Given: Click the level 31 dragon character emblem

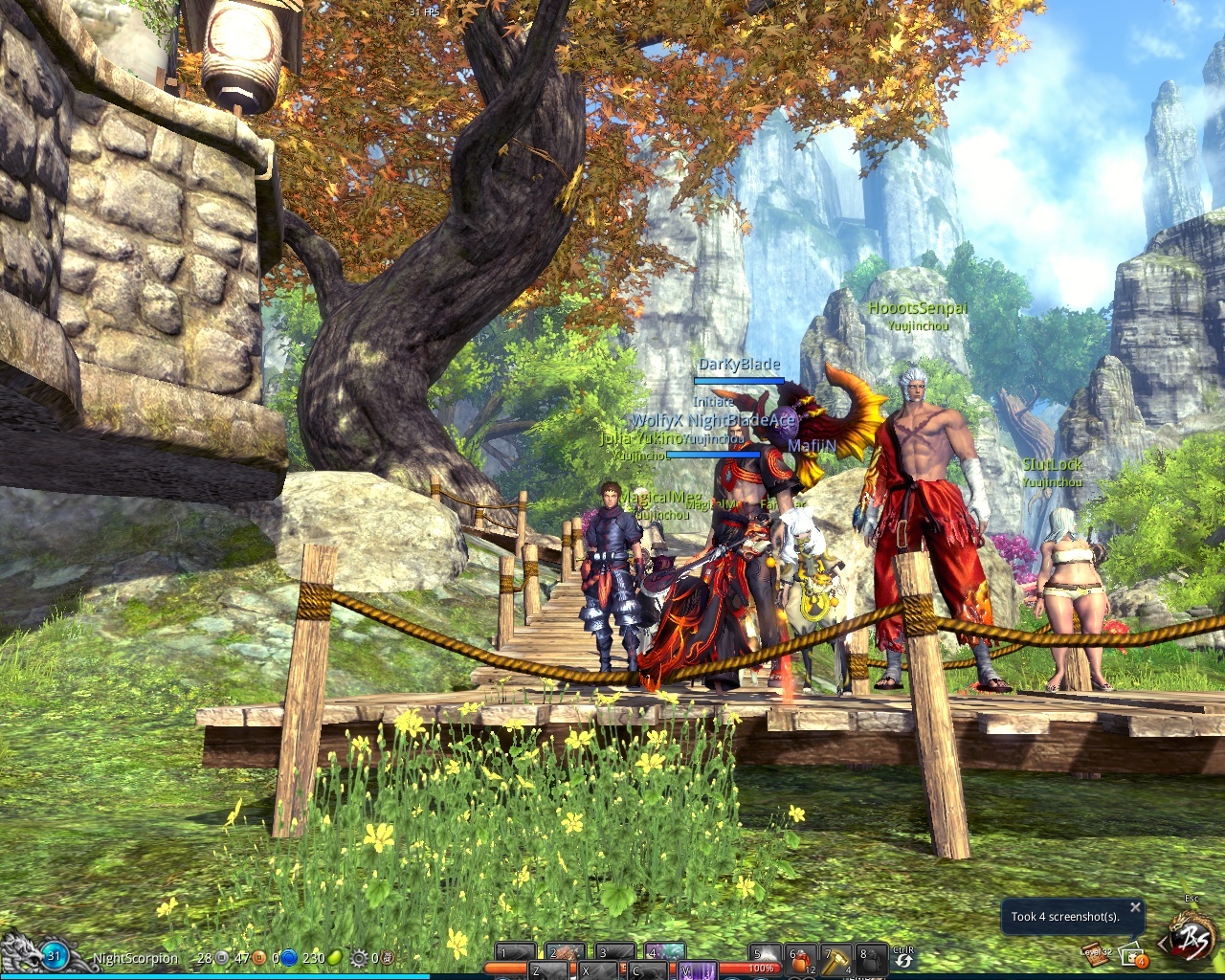Looking at the screenshot, I should (54, 955).
